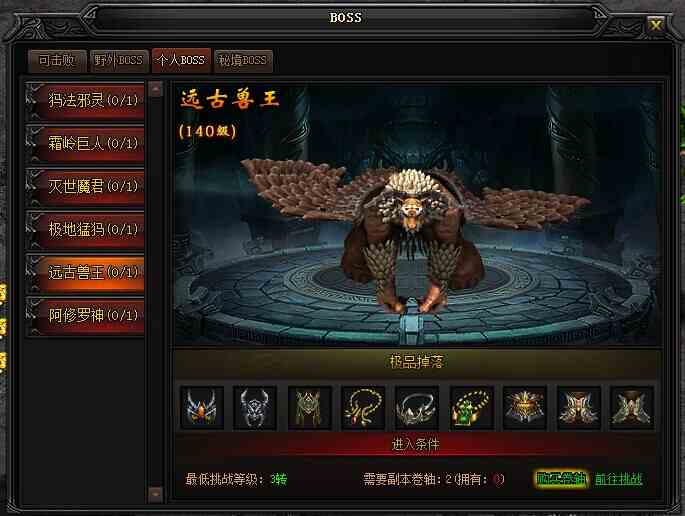Switch to the 可击败 tab
This screenshot has width=685, height=516.
click(56, 60)
